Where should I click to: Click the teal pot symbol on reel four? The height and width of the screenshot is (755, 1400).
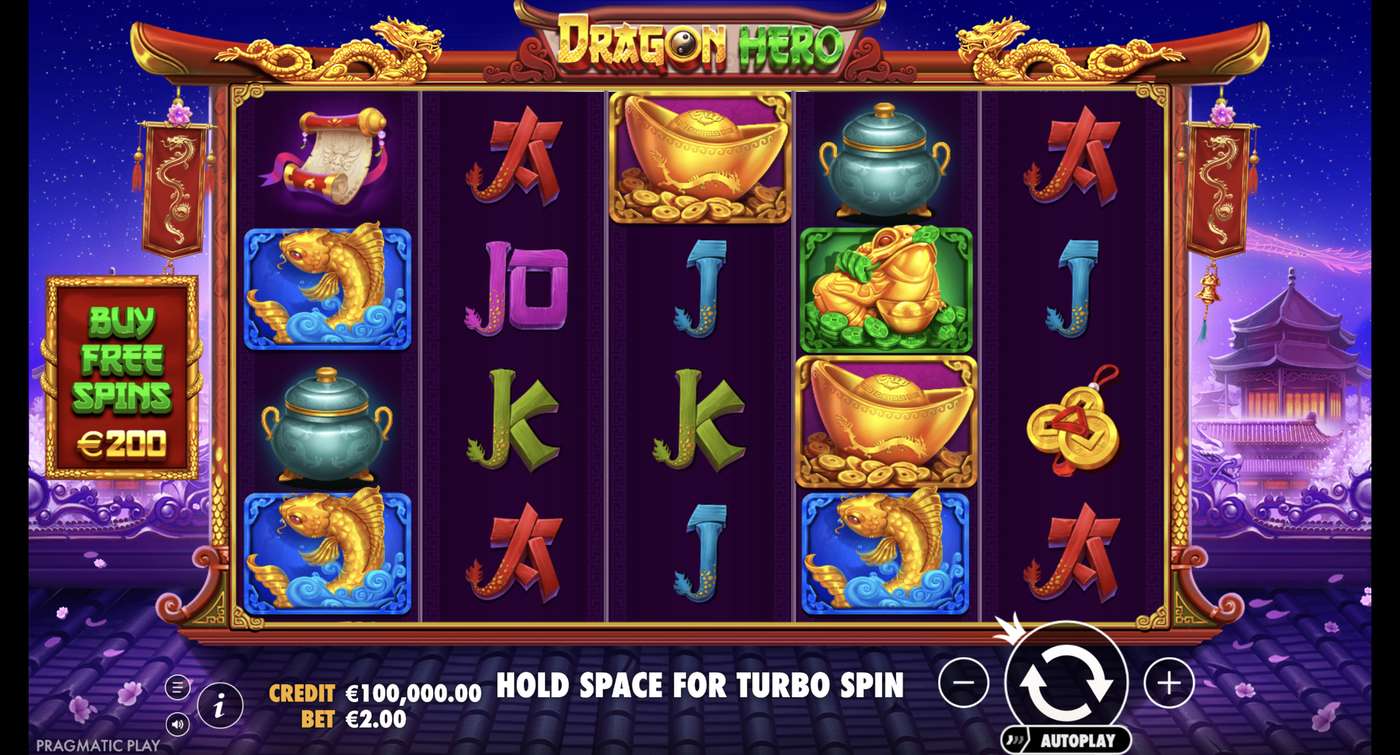click(883, 160)
